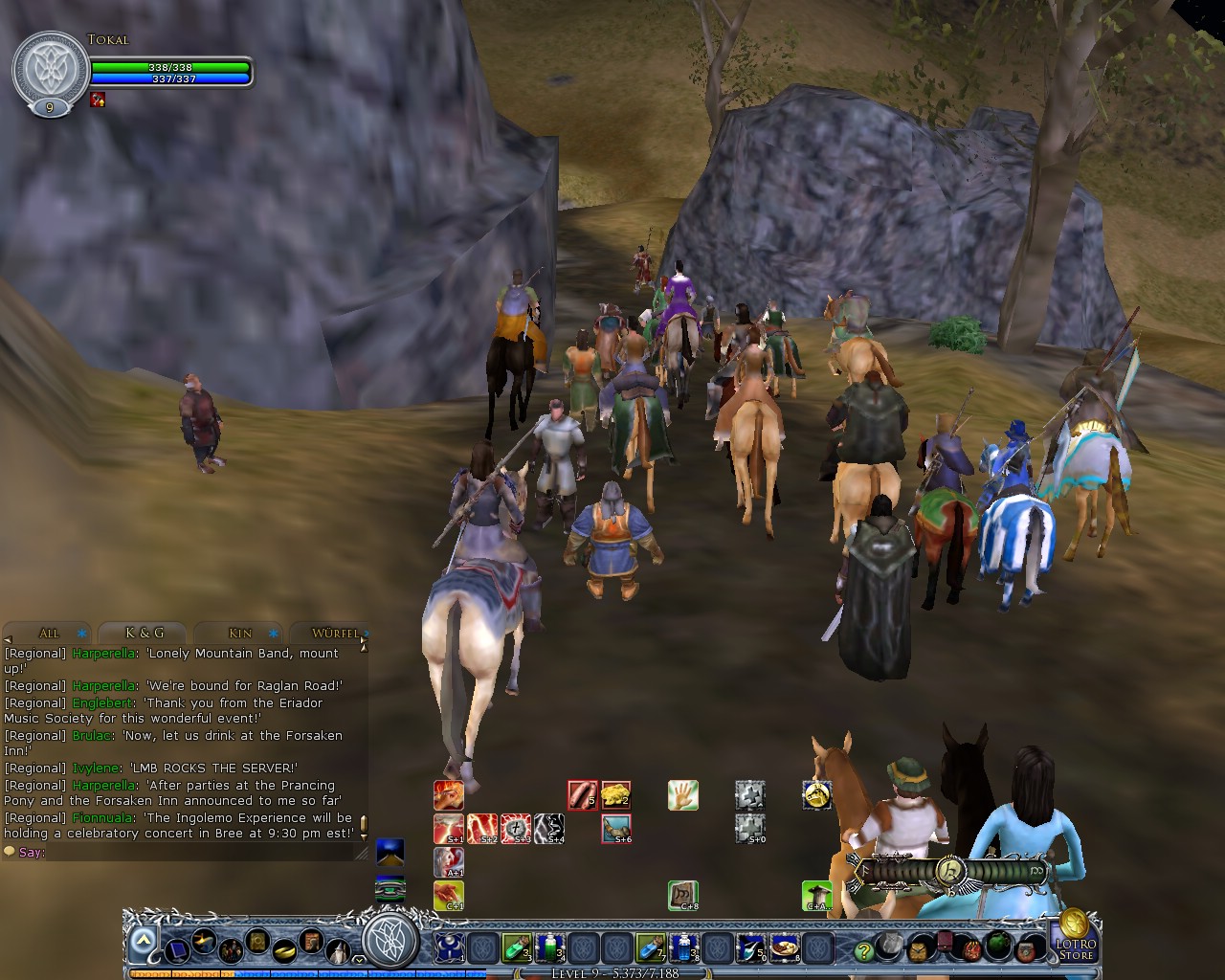This screenshot has width=1225, height=980.
Task: Toggle the toolbar collapse chevron arrow
Action: point(142,941)
